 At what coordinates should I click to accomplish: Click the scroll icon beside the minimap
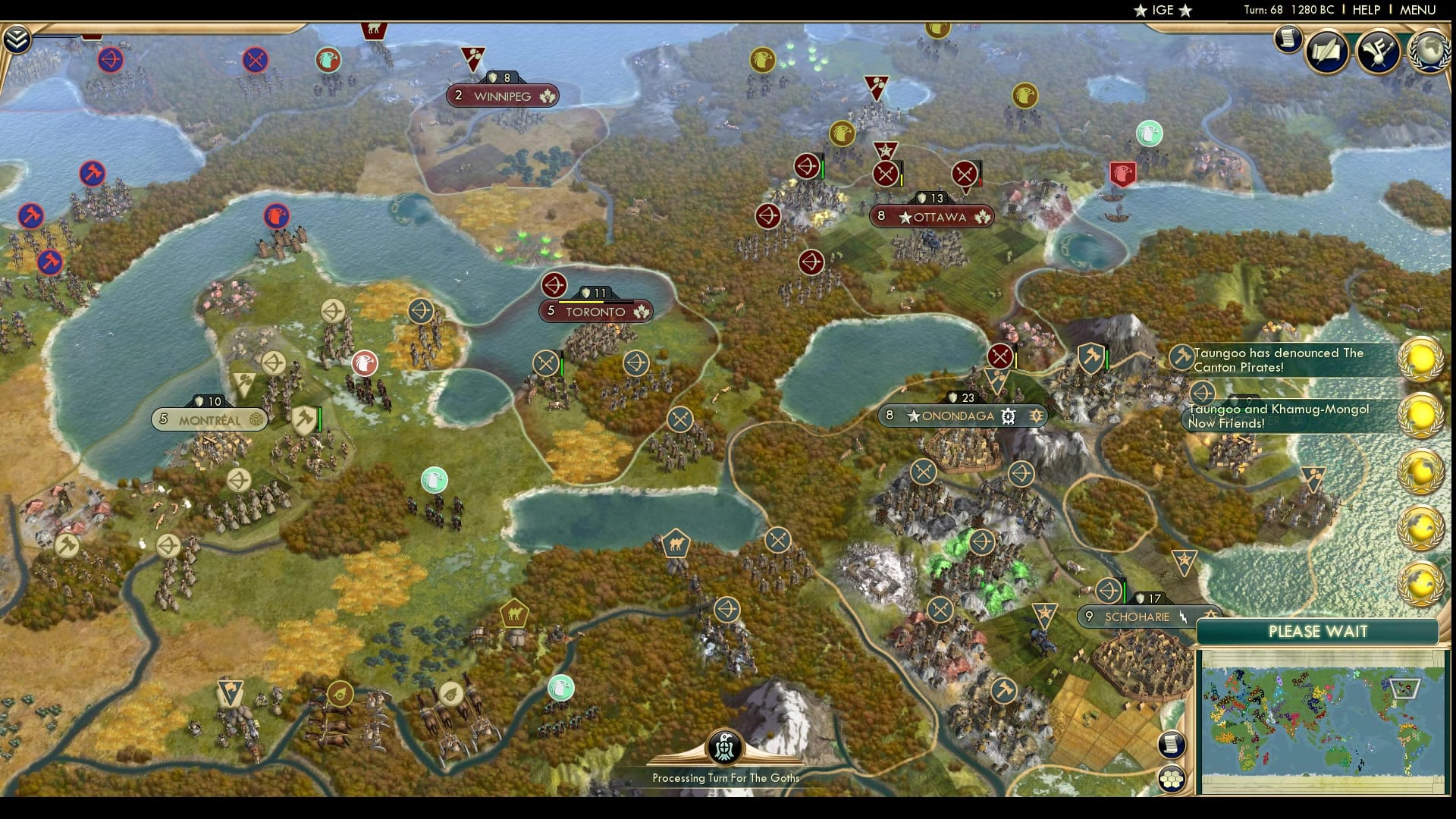tap(1170, 744)
